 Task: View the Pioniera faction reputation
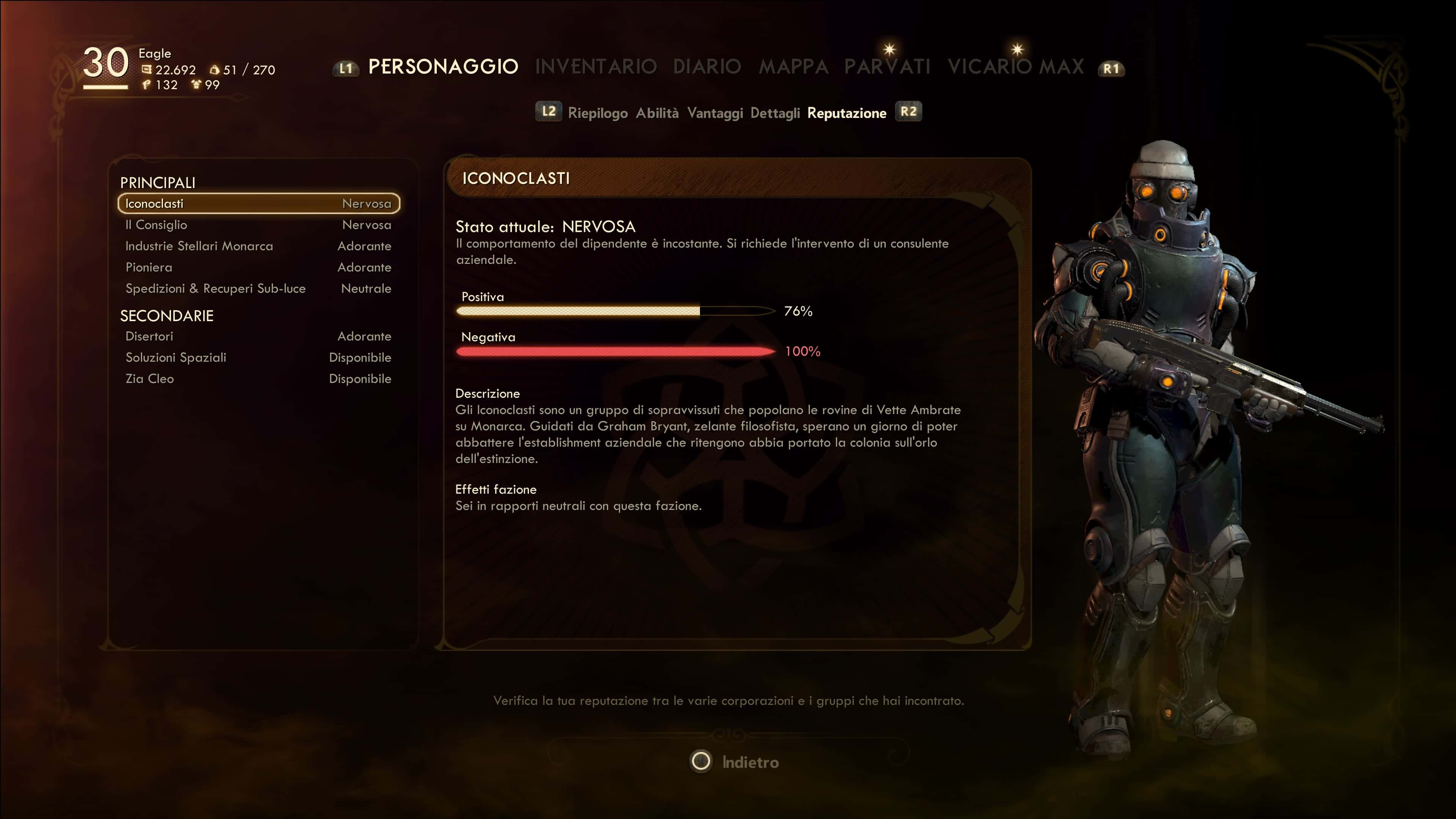(258, 267)
